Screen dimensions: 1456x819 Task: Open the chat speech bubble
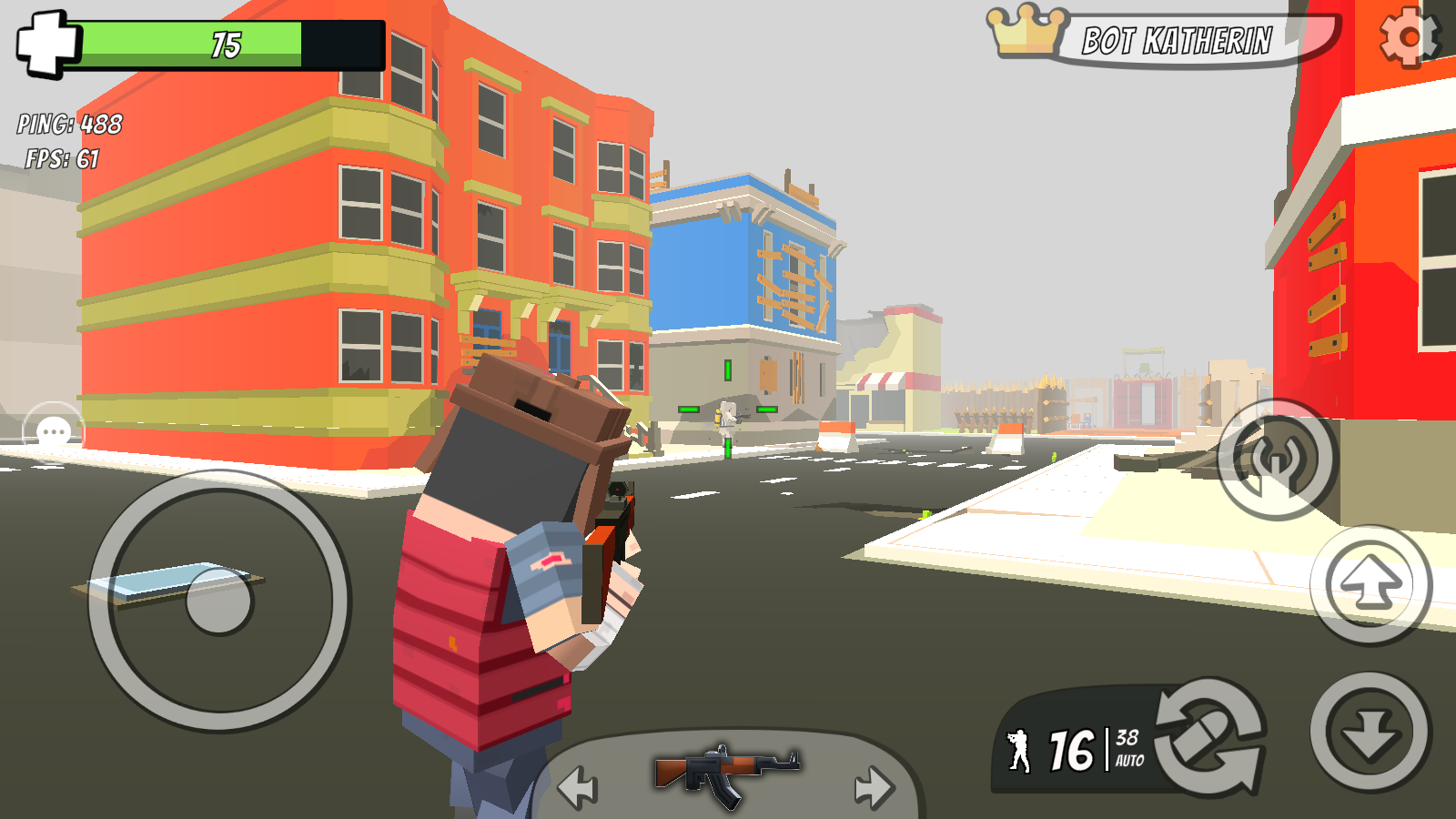pos(54,432)
